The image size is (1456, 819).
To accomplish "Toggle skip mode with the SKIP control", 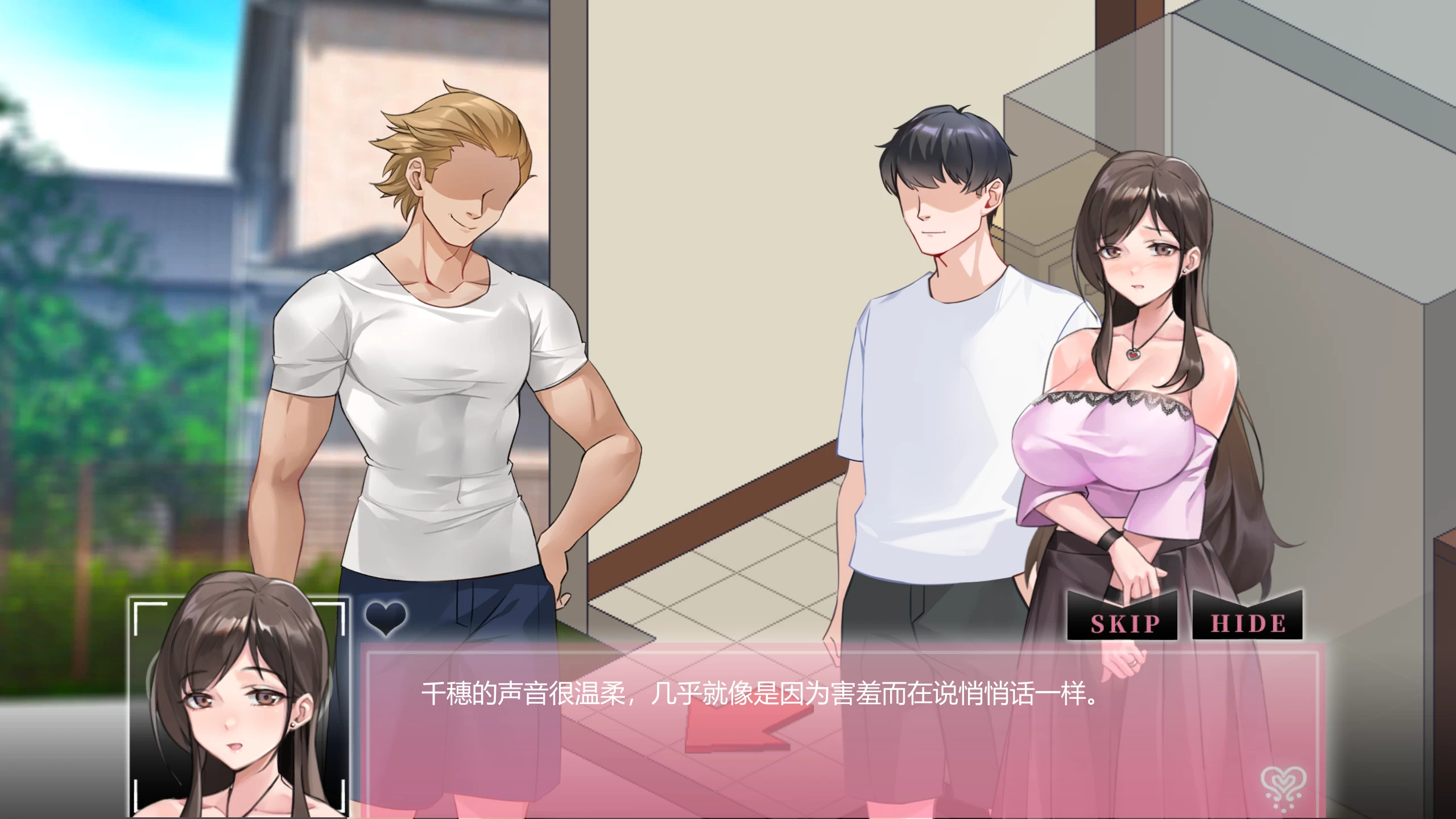I will click(x=1121, y=621).
